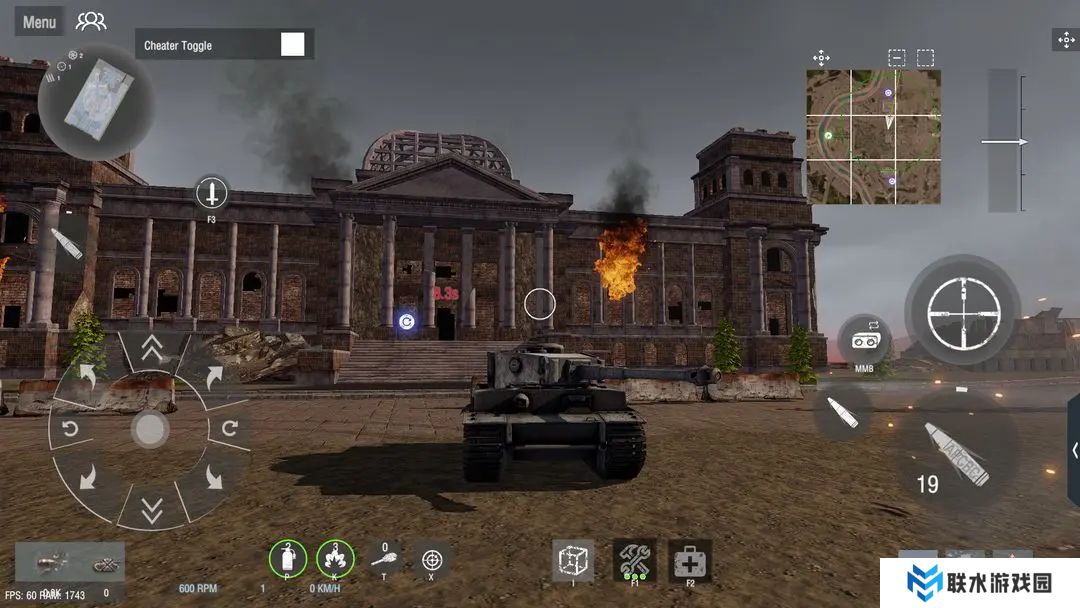1080x608 pixels.
Task: Tap the reverse double-chevron movement button
Action: [x=151, y=511]
